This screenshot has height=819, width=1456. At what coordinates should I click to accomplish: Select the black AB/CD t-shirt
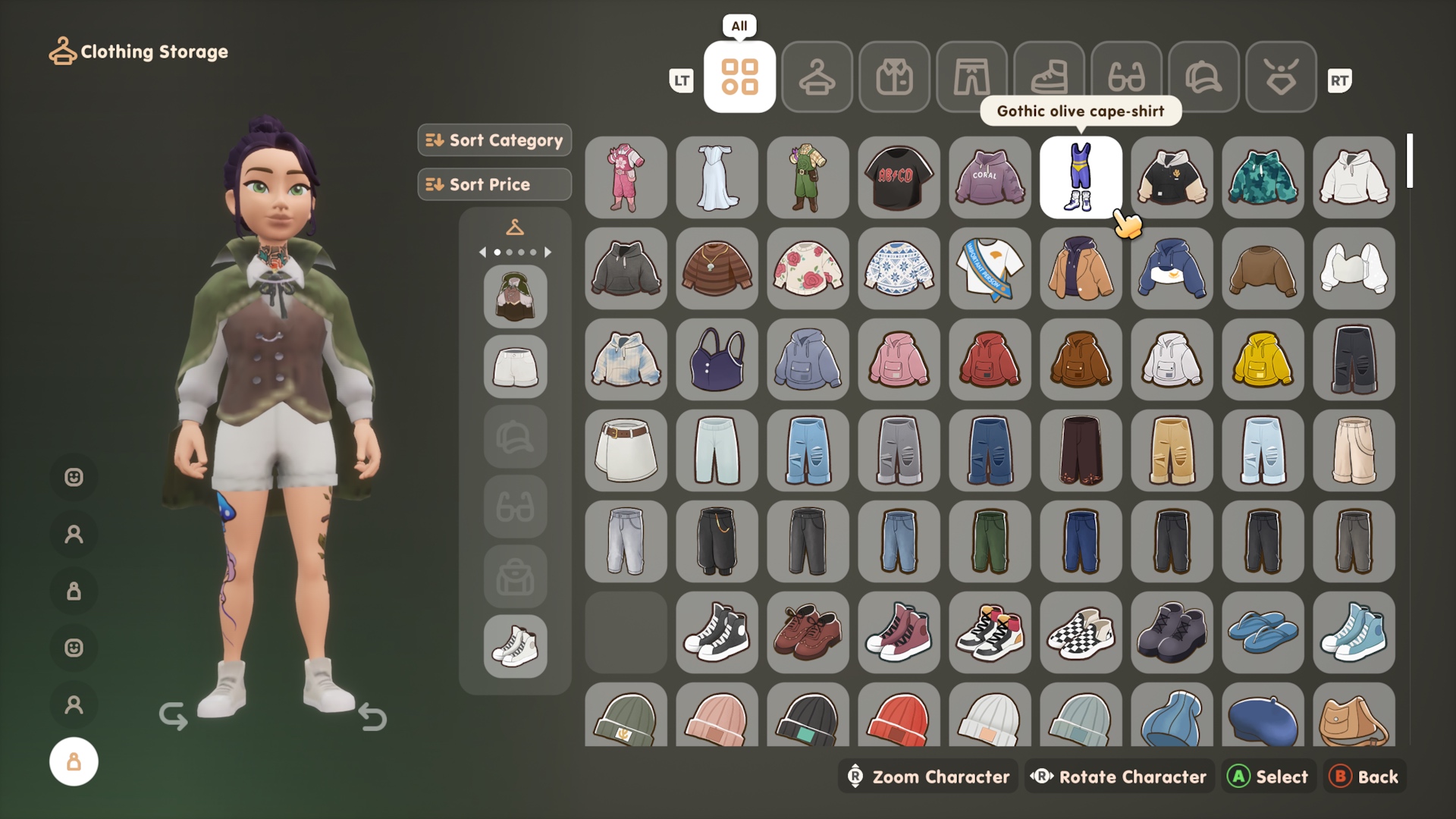coord(899,177)
